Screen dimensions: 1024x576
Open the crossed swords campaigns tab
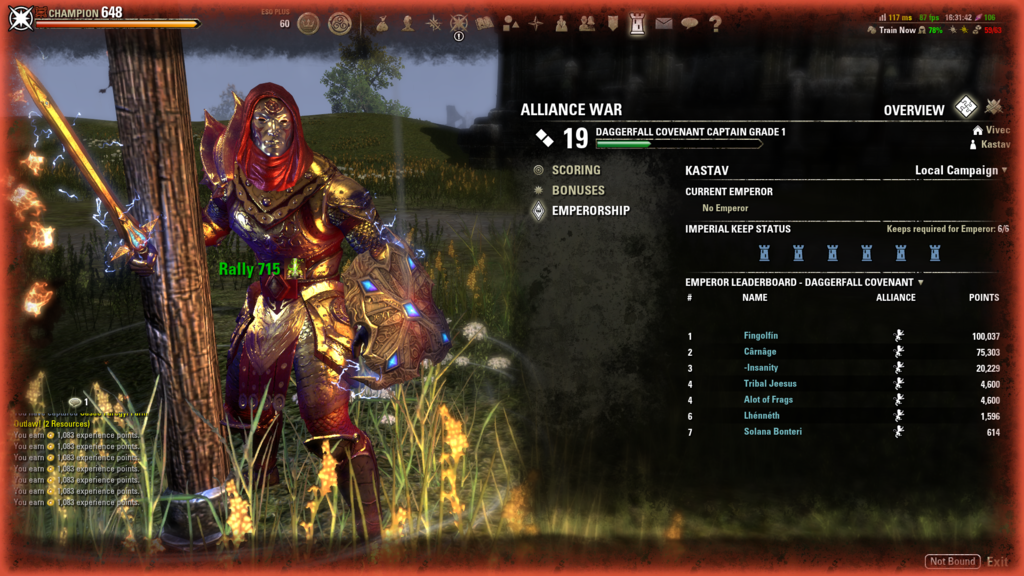click(x=993, y=108)
